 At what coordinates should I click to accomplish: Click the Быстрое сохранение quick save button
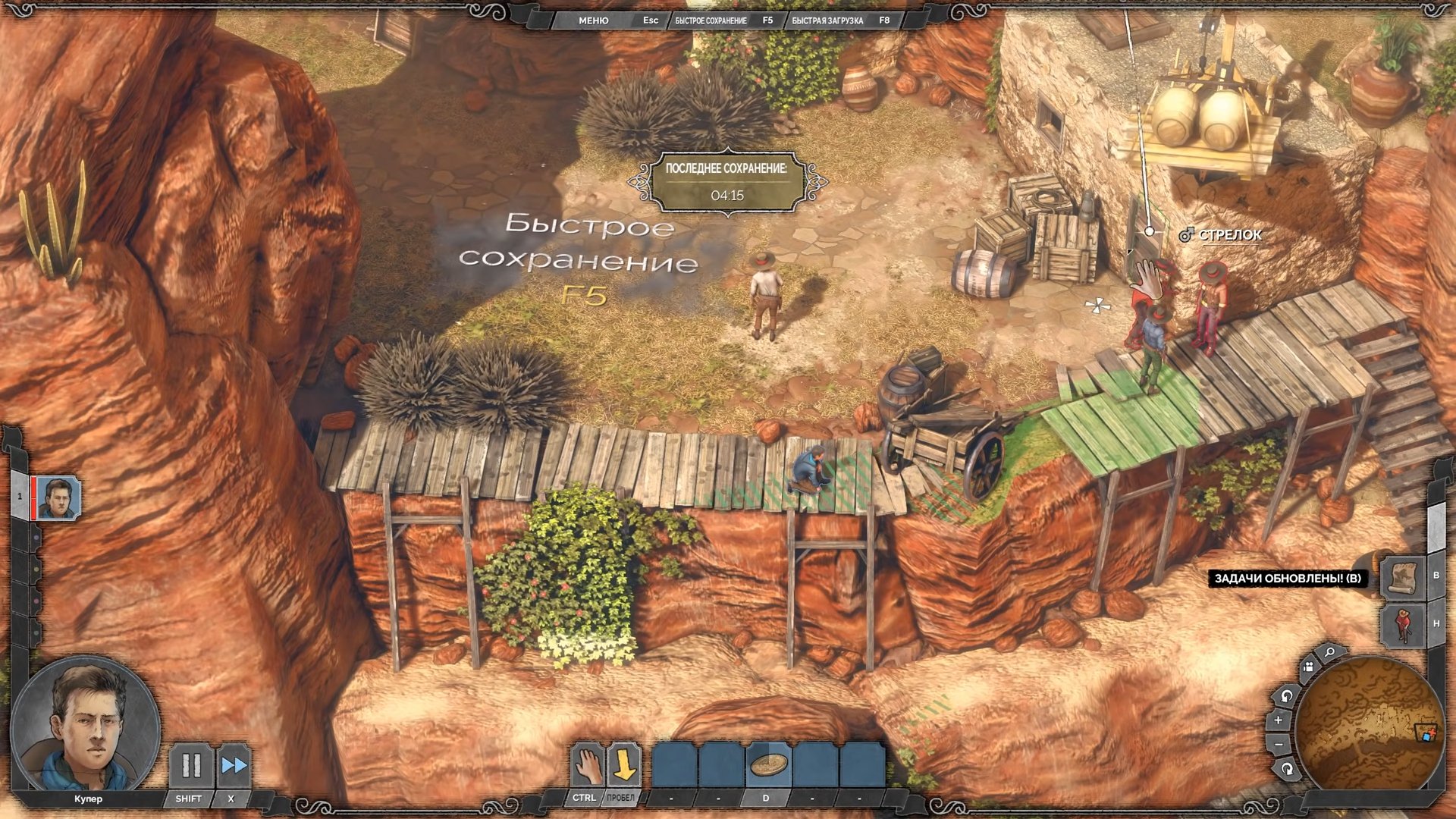[x=711, y=20]
